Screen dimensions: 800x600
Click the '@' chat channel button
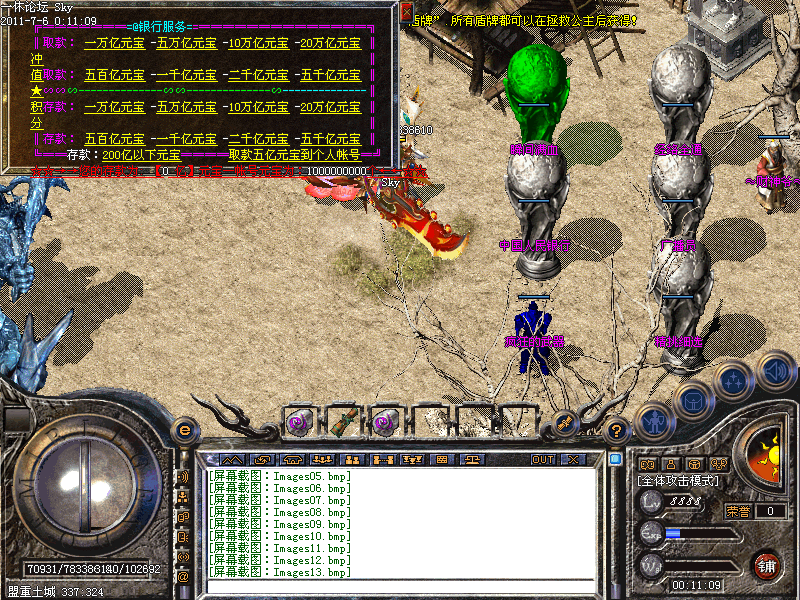[183, 576]
